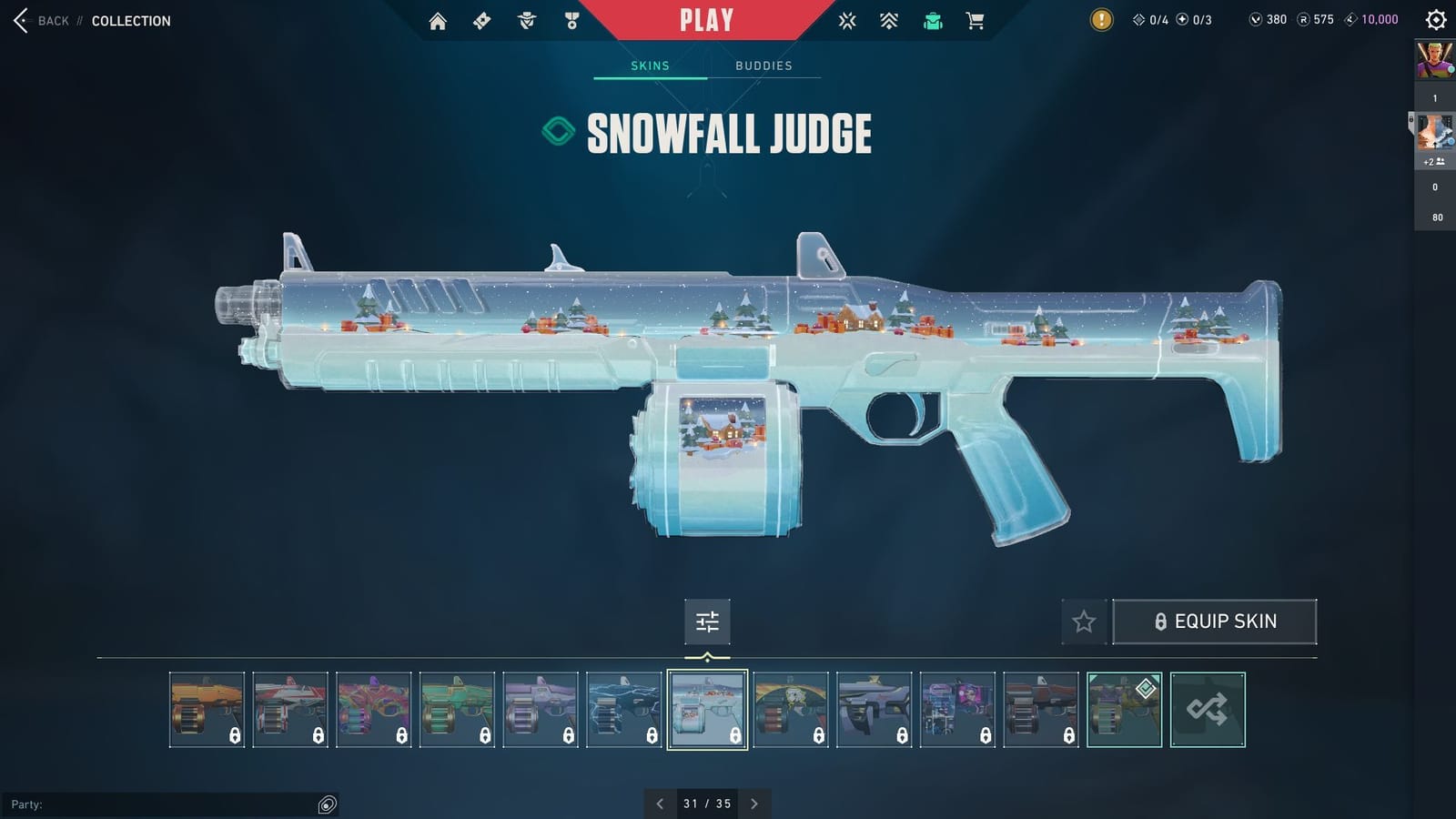The height and width of the screenshot is (819, 1456).
Task: Select the Battlepass ticket icon
Action: click(x=482, y=20)
